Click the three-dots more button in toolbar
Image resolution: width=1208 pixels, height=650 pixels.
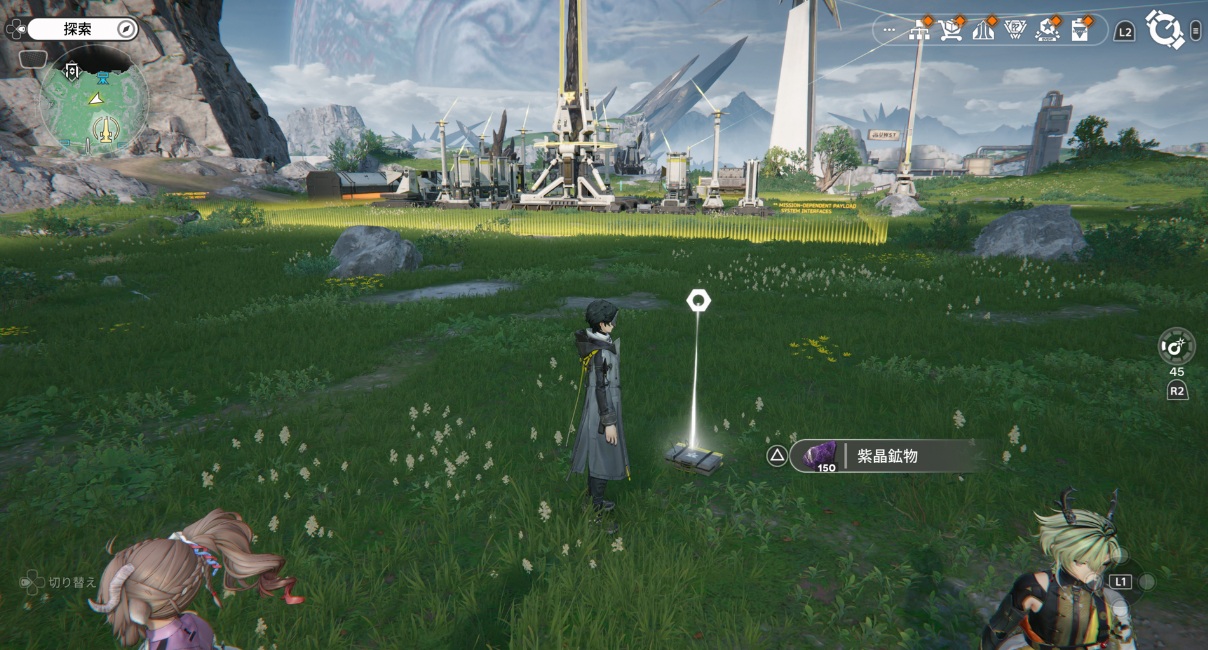tap(889, 30)
